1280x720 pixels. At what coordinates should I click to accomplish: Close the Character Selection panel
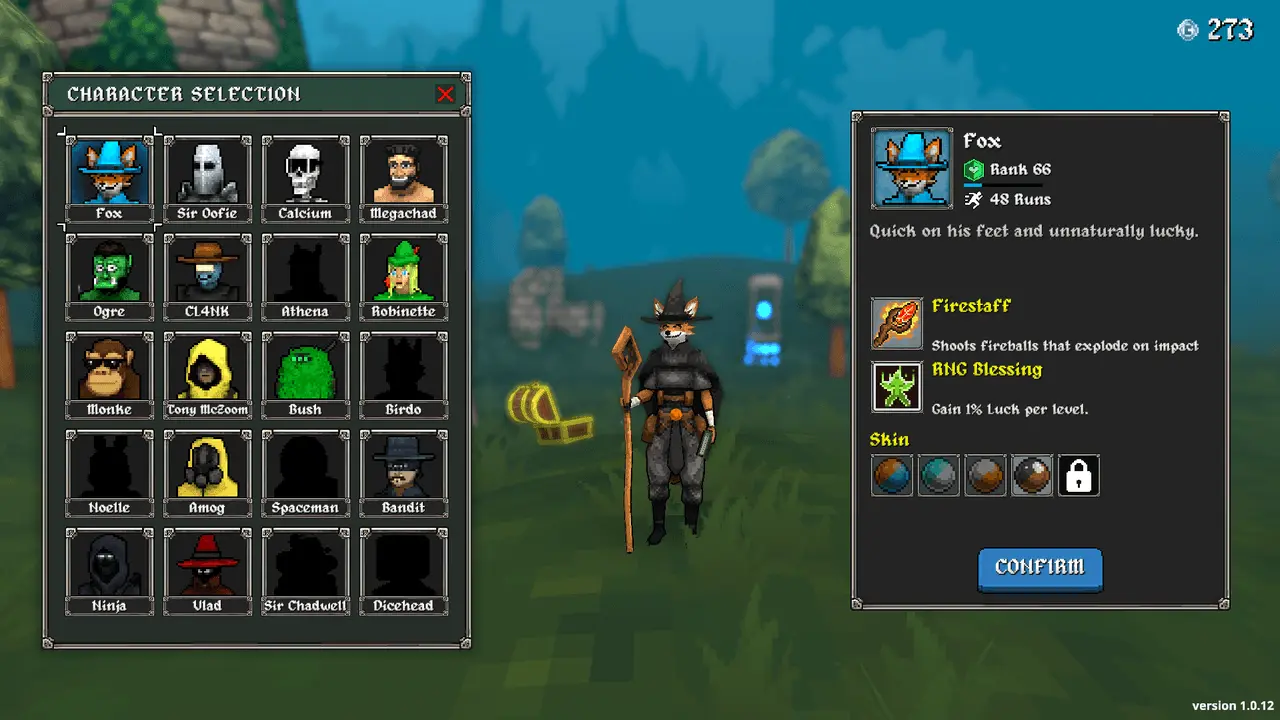pos(445,95)
